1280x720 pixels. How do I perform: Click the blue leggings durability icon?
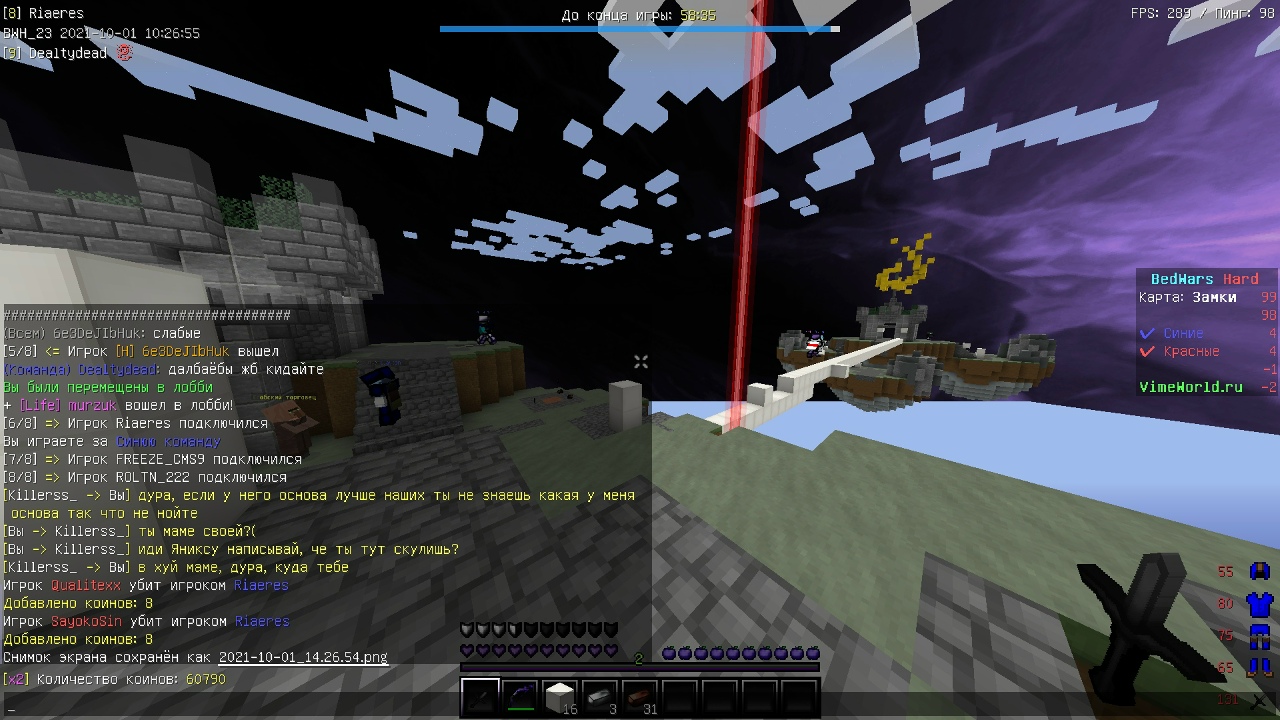point(1259,636)
